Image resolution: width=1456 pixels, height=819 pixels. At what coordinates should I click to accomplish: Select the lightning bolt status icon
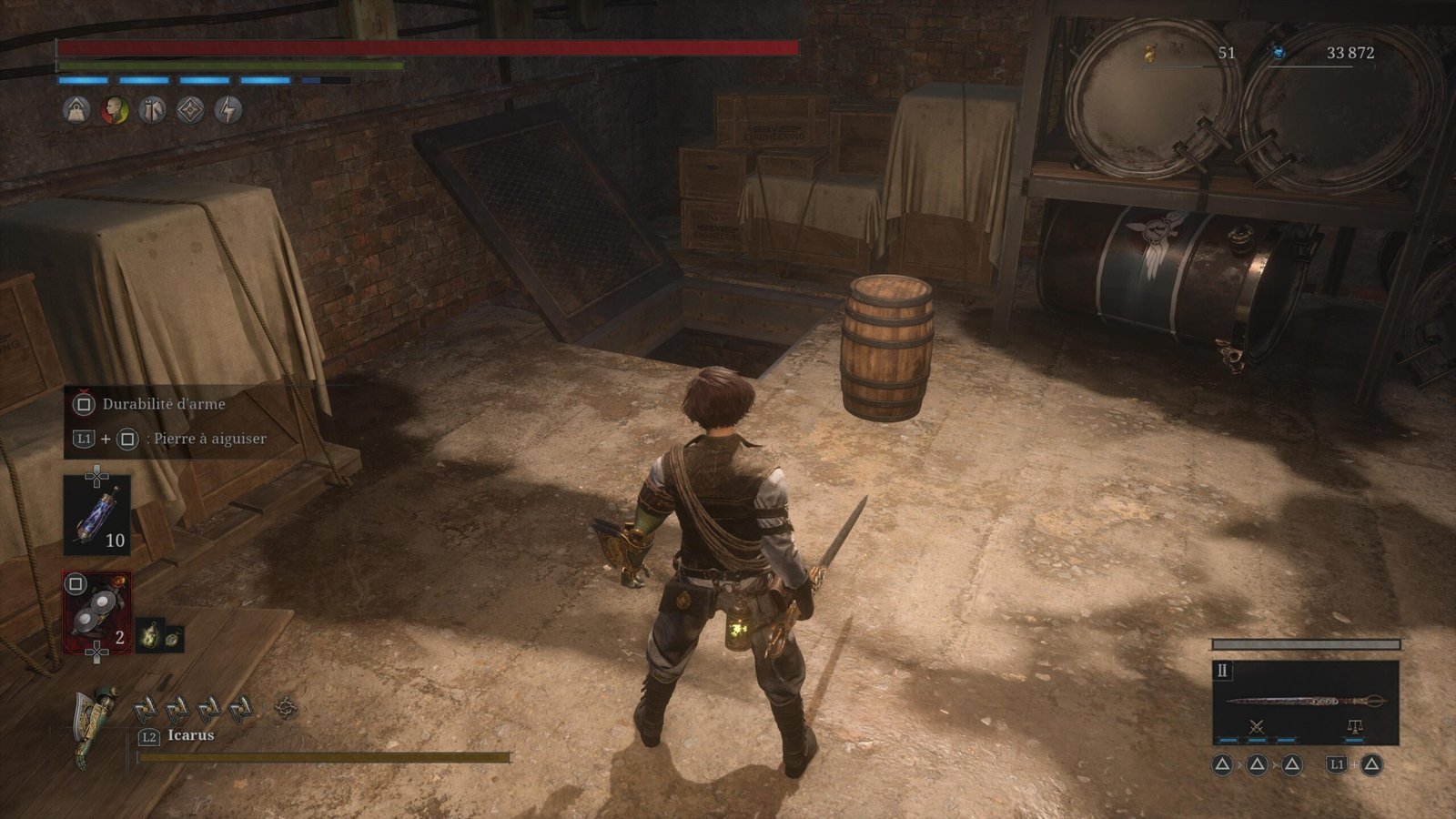point(228,110)
